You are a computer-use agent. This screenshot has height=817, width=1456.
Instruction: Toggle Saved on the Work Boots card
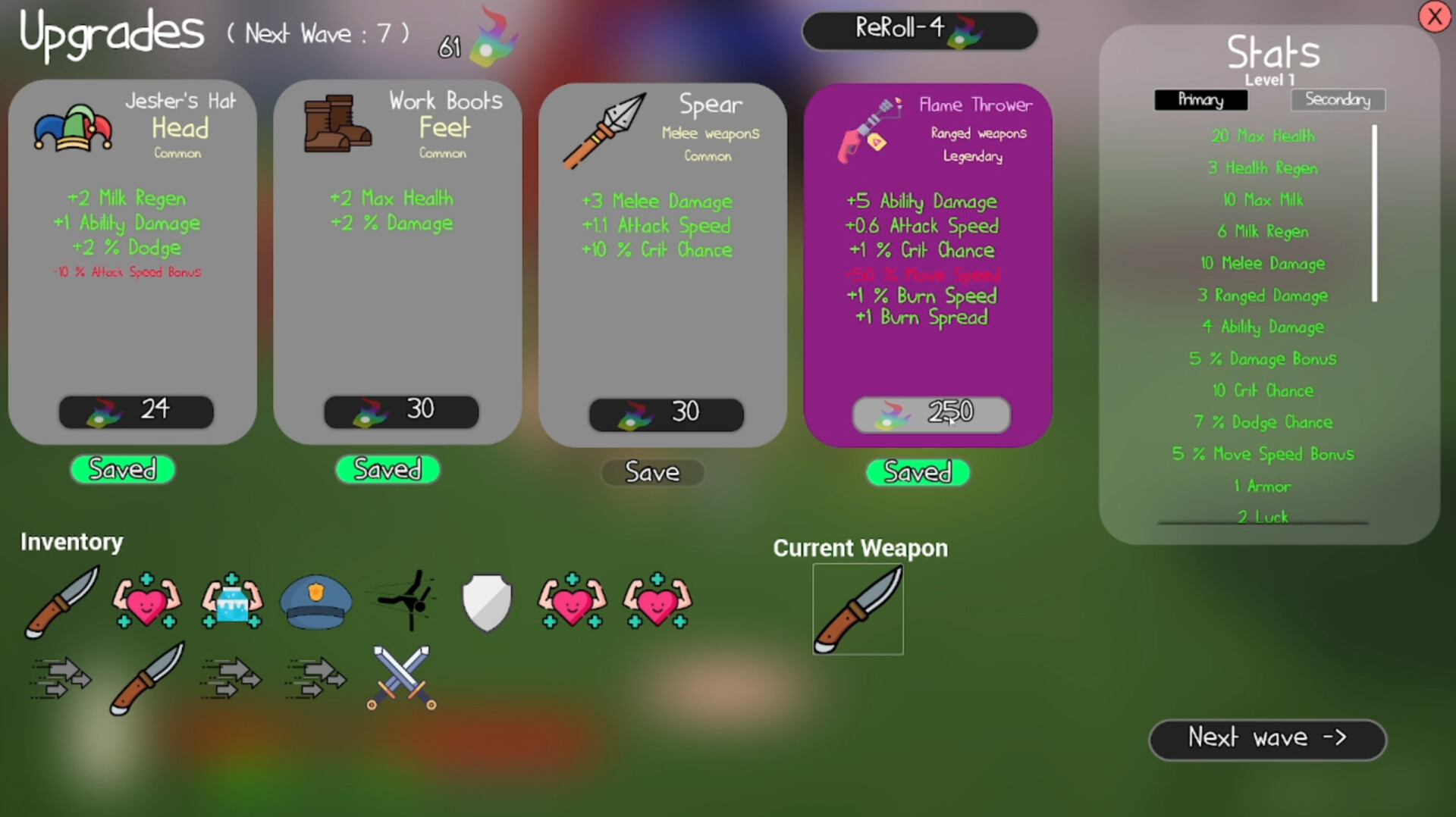tap(387, 470)
